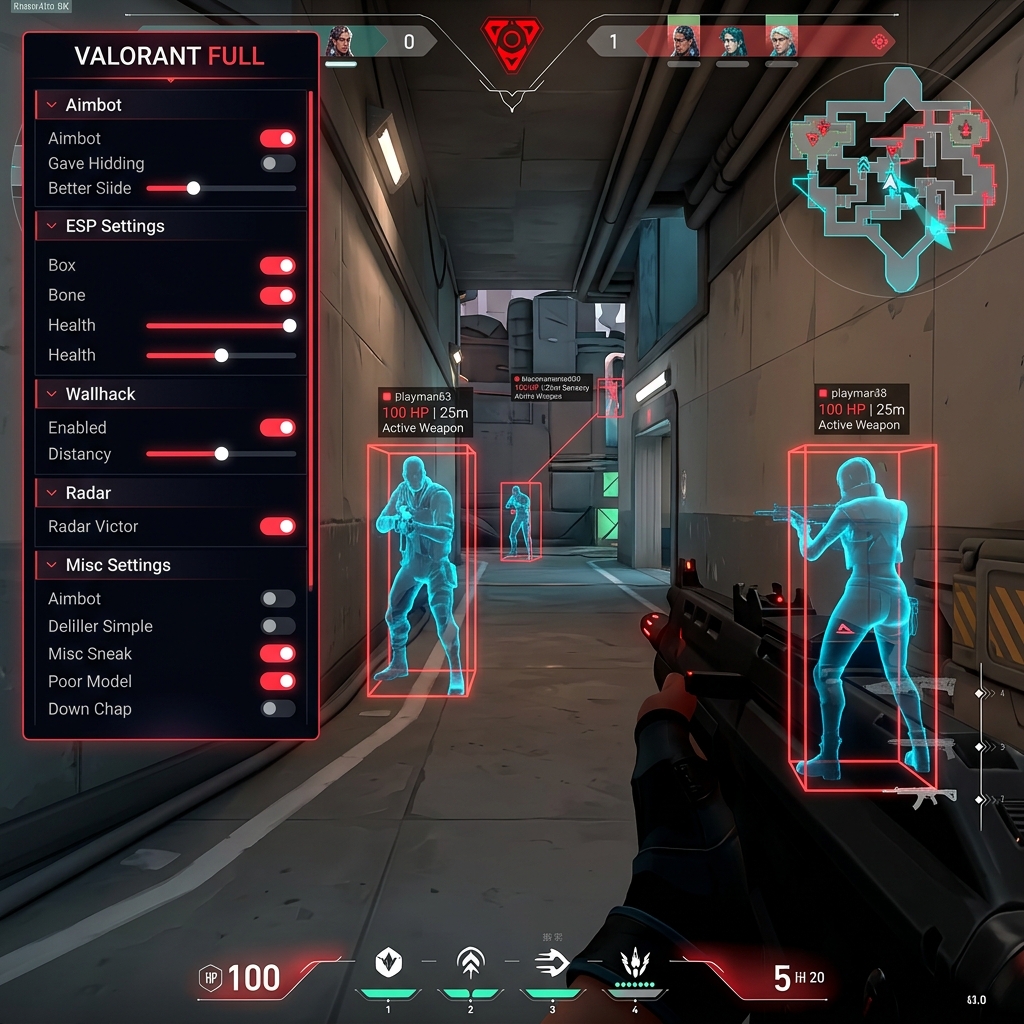Turn off the Box ESP toggle
1024x1024 pixels.
tap(277, 265)
